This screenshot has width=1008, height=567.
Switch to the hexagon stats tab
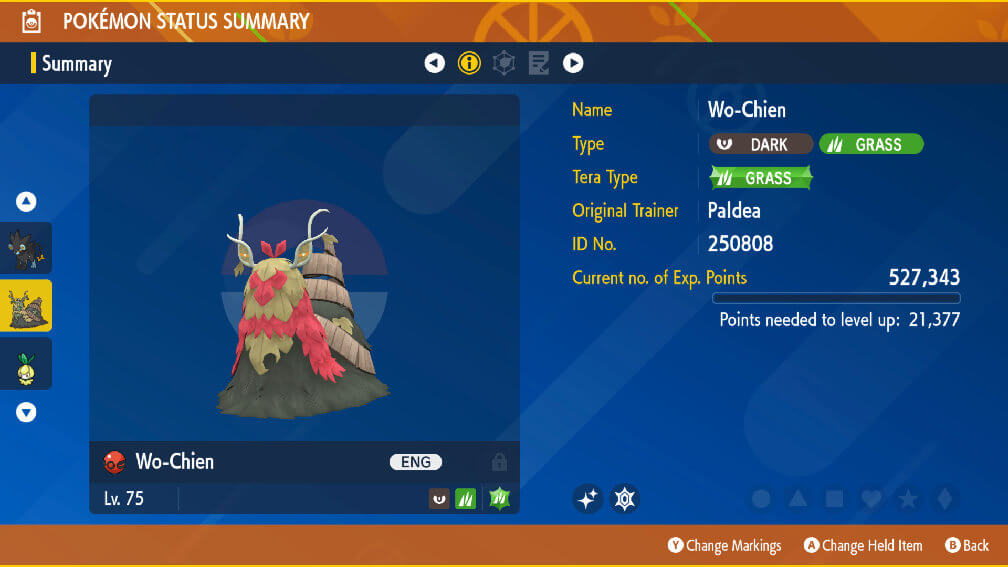point(504,63)
